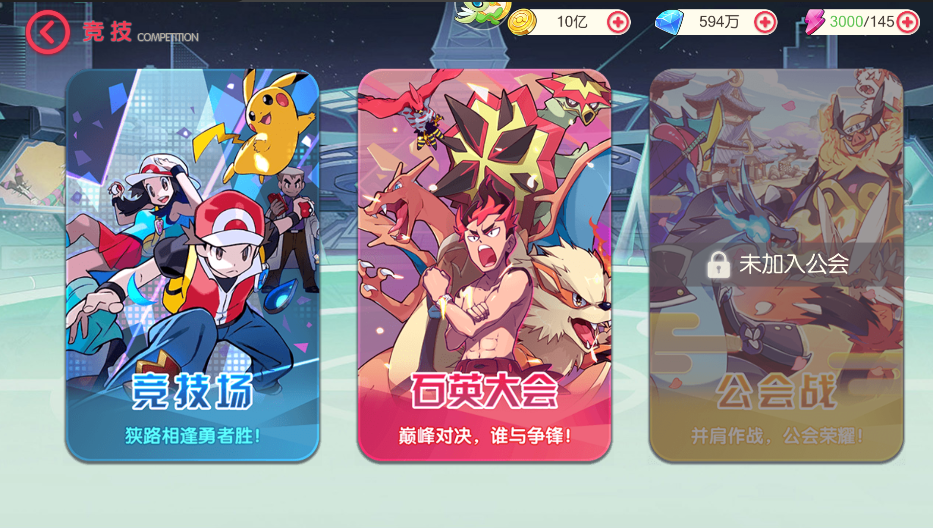Screen dimensions: 933x528
Task: Open the 竞技场 arena mode card
Action: [192, 265]
